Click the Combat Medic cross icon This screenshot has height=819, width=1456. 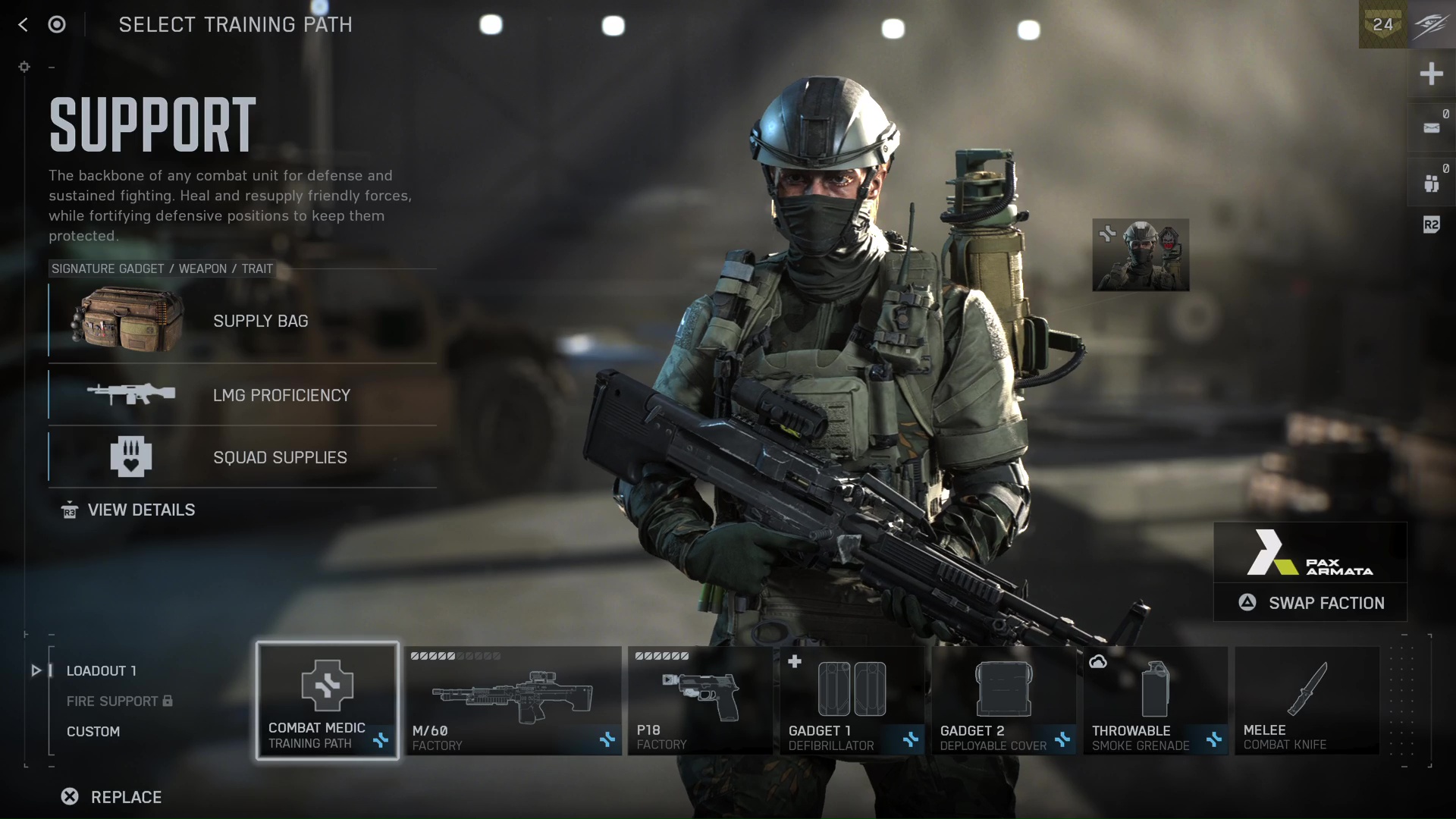(x=327, y=686)
